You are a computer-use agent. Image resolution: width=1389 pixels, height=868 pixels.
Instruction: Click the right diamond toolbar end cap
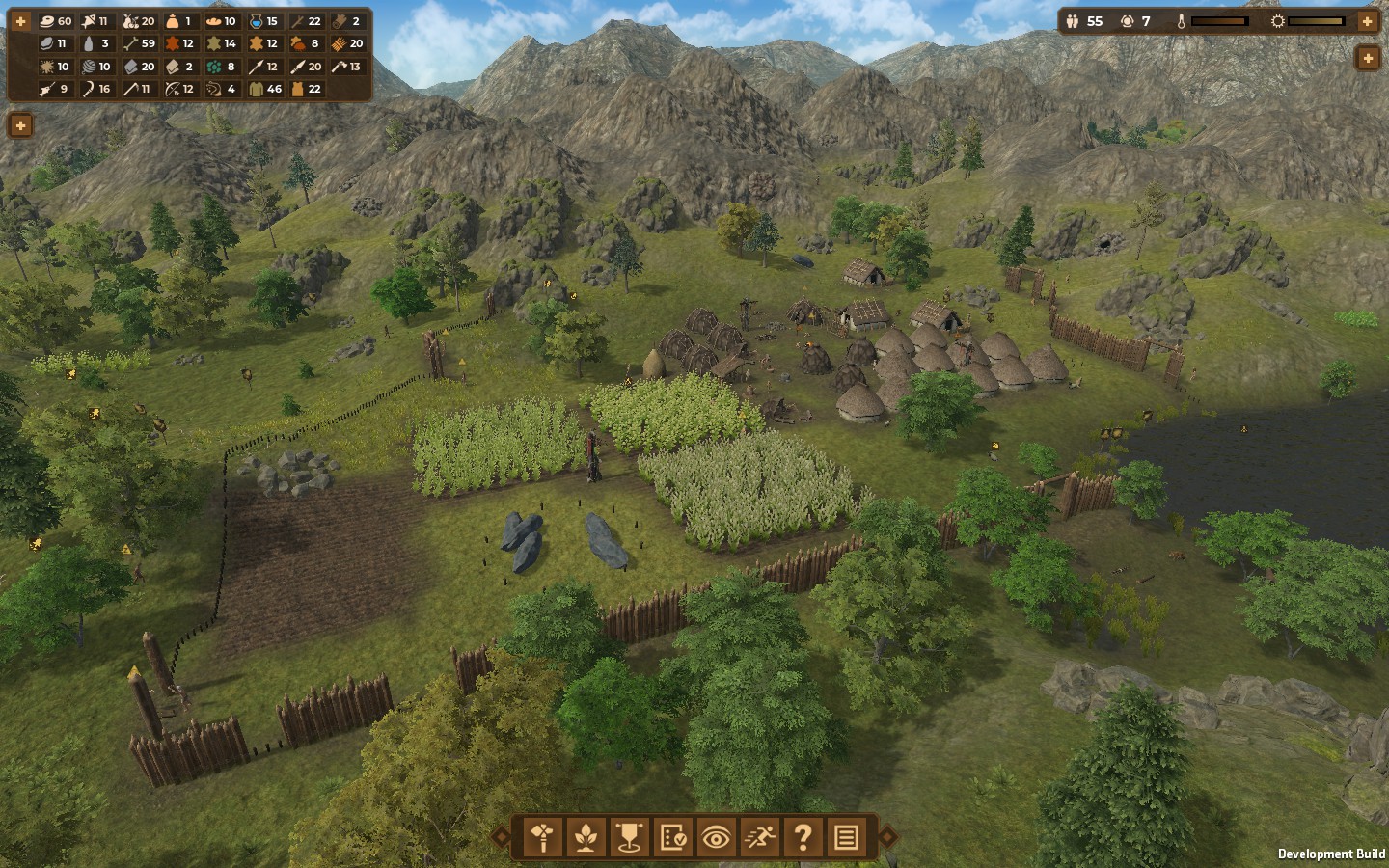(x=887, y=837)
